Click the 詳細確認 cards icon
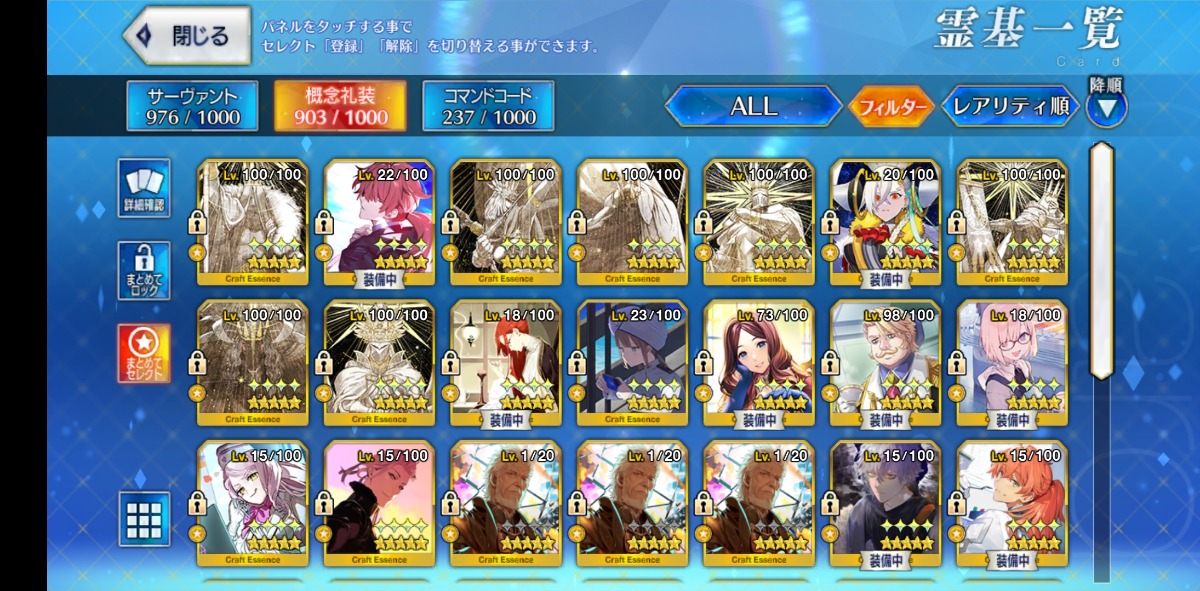Image resolution: width=1200 pixels, height=591 pixels. 144,187
